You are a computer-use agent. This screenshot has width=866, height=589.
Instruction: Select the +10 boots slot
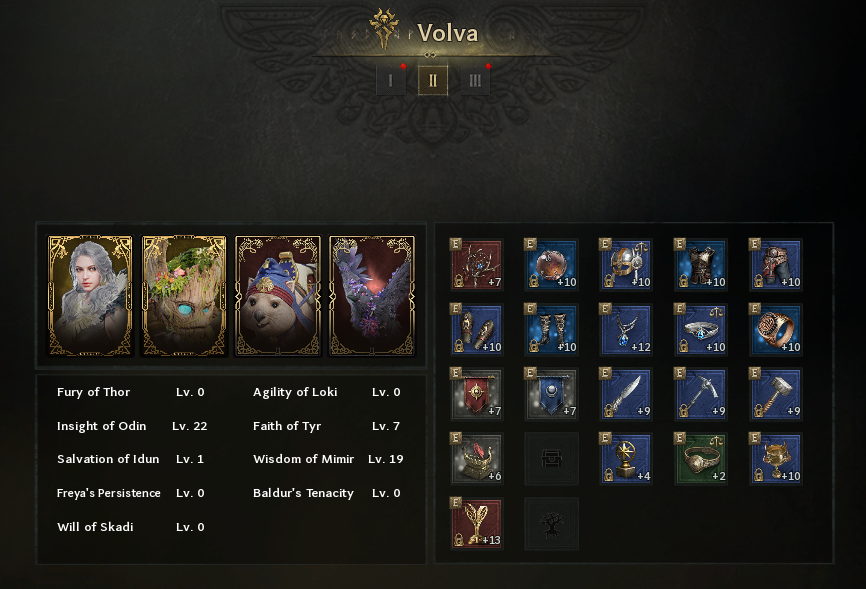click(x=552, y=329)
